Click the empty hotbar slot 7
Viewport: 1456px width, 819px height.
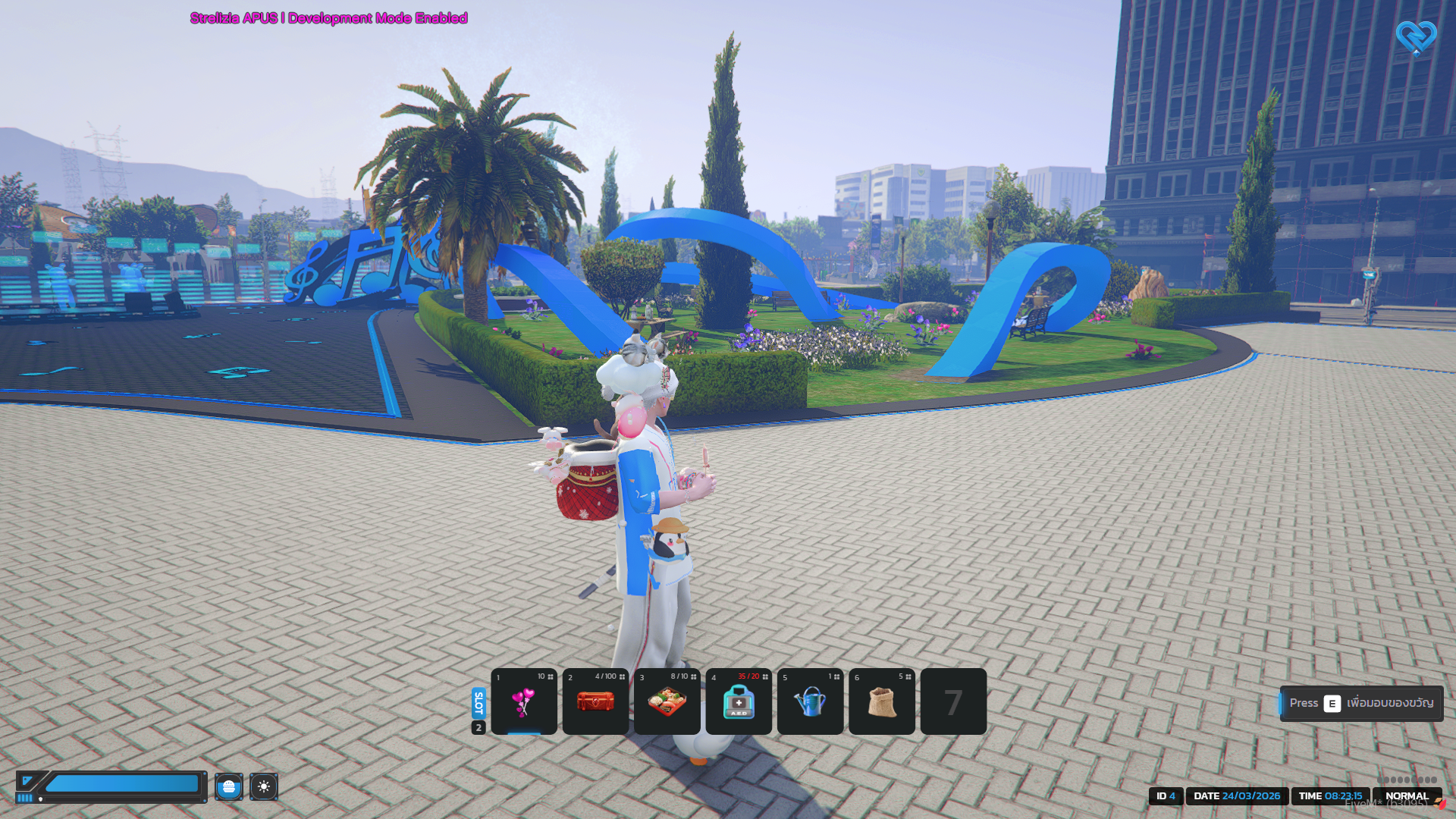click(x=953, y=701)
